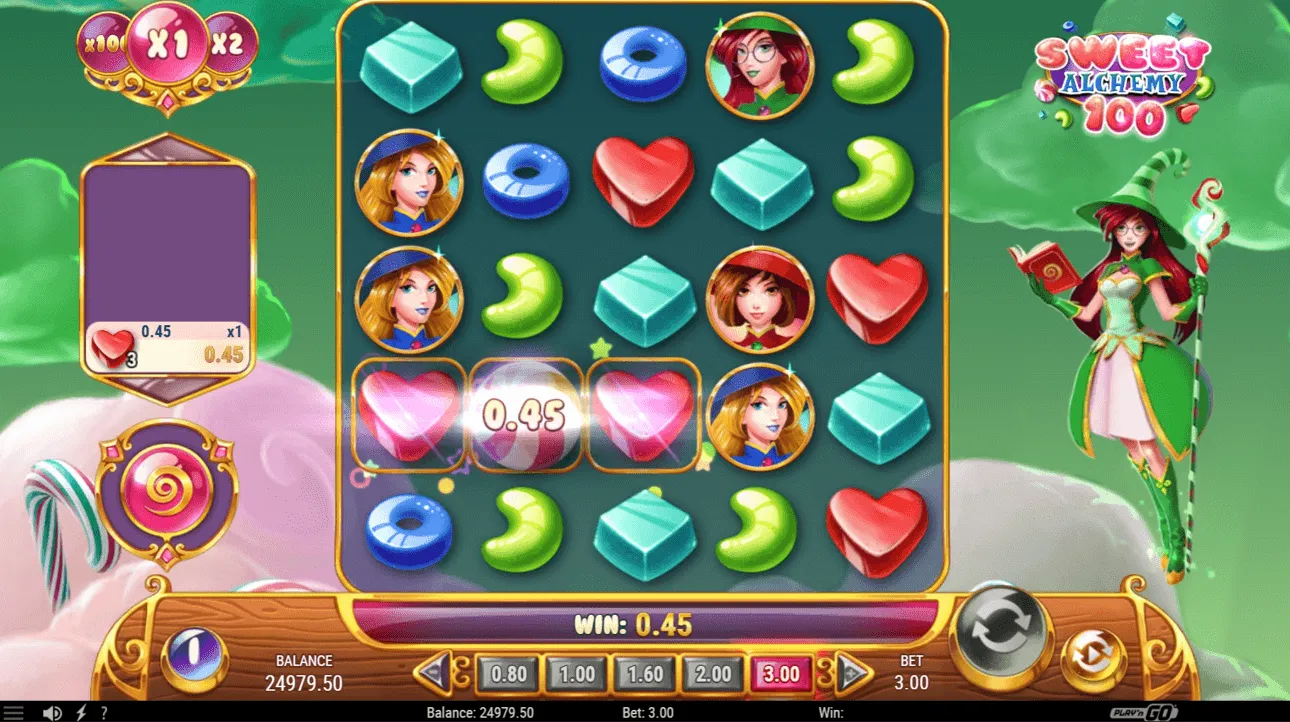Choose the 0.80 bet amount

click(x=509, y=674)
